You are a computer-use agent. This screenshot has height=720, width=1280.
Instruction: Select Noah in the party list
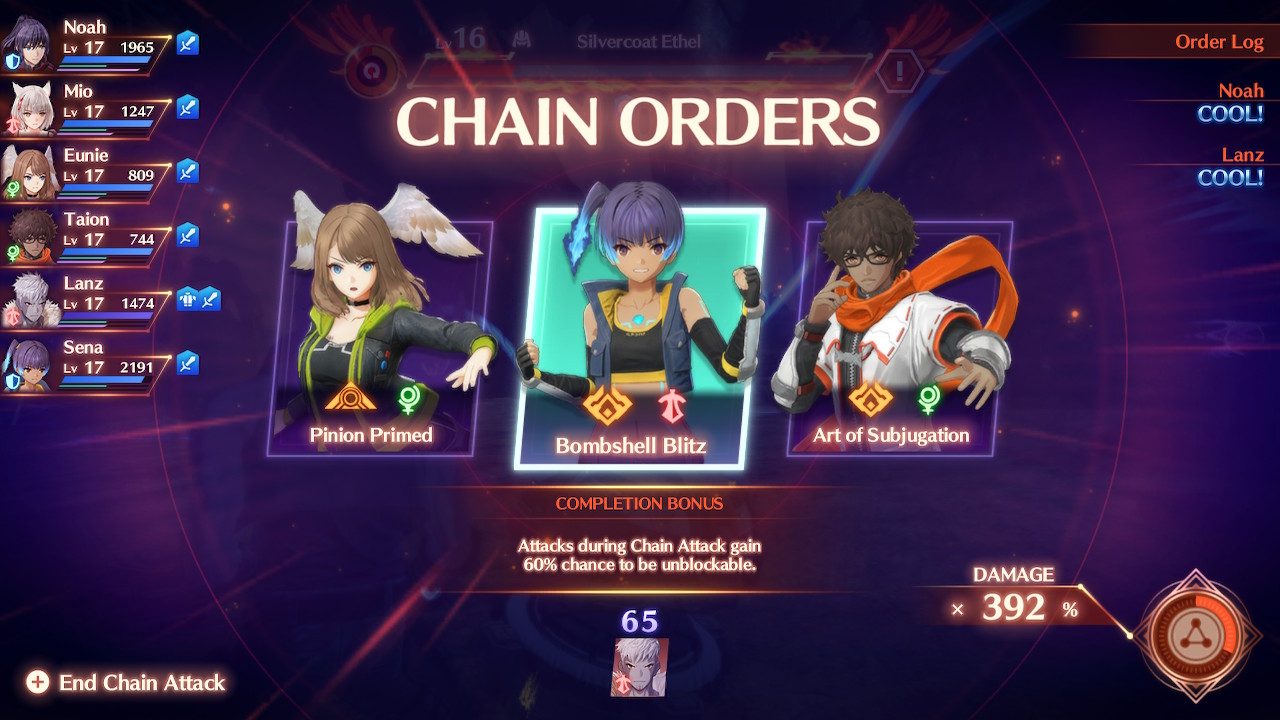point(85,46)
